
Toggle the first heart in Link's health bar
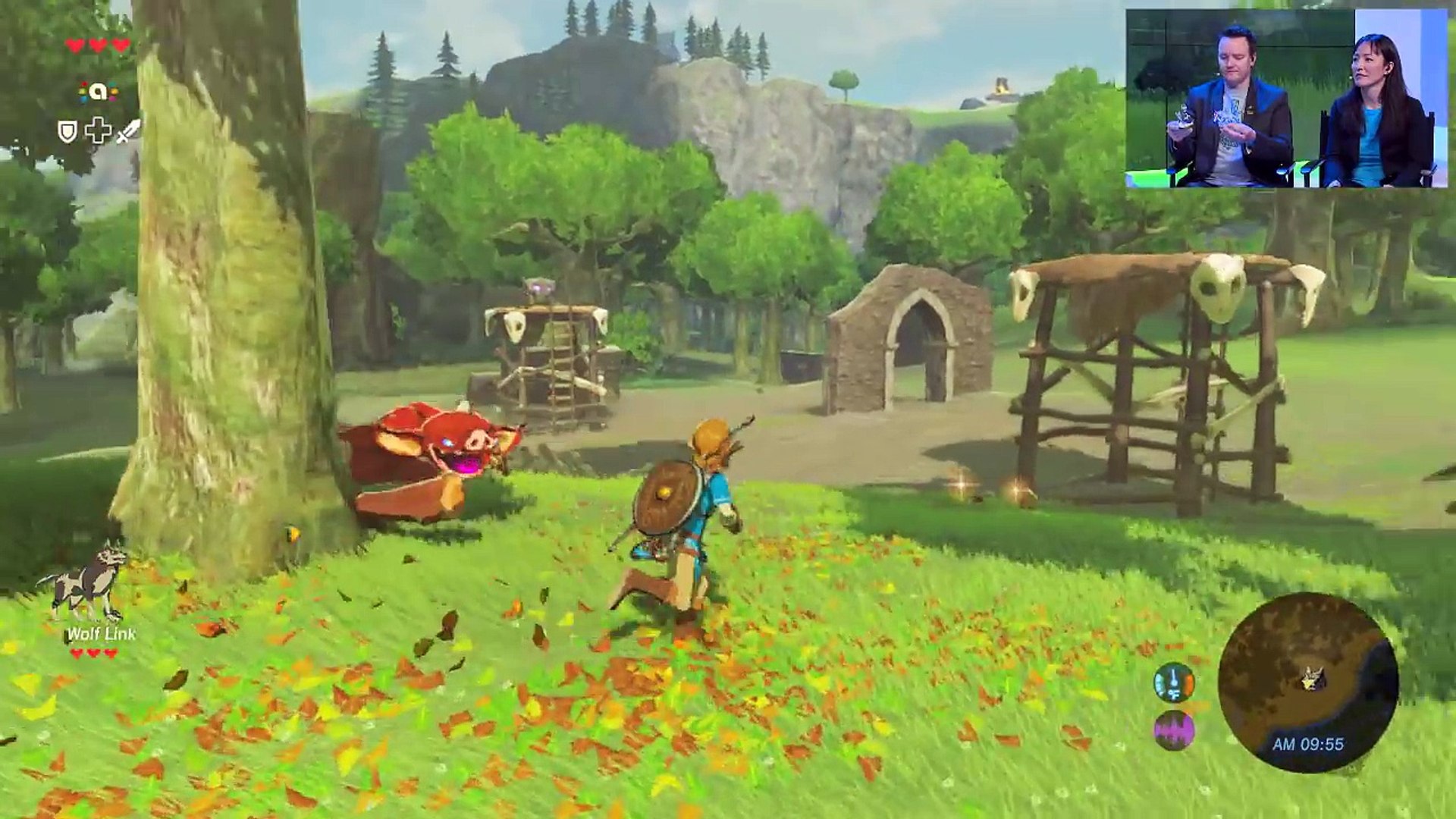click(74, 43)
